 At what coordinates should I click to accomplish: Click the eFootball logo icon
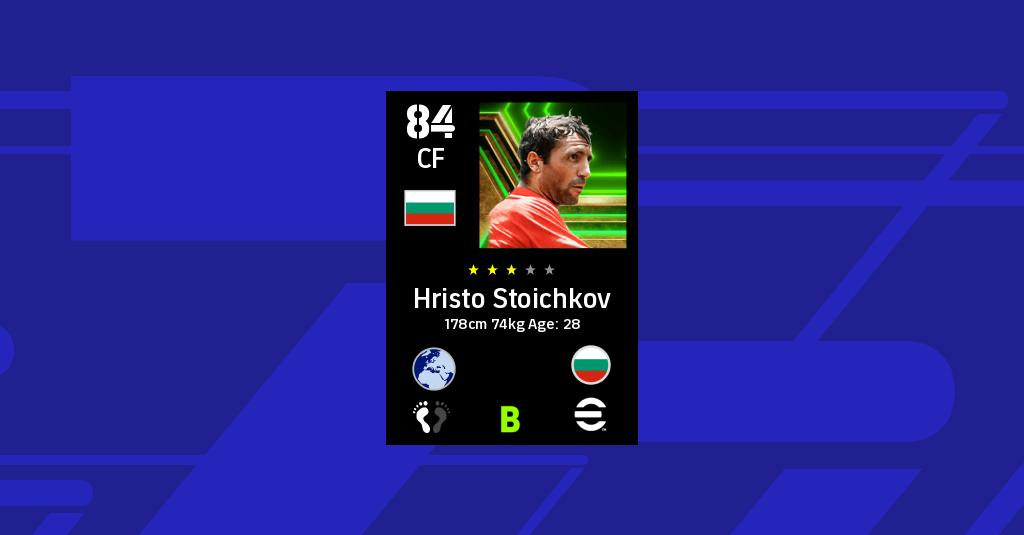[591, 417]
